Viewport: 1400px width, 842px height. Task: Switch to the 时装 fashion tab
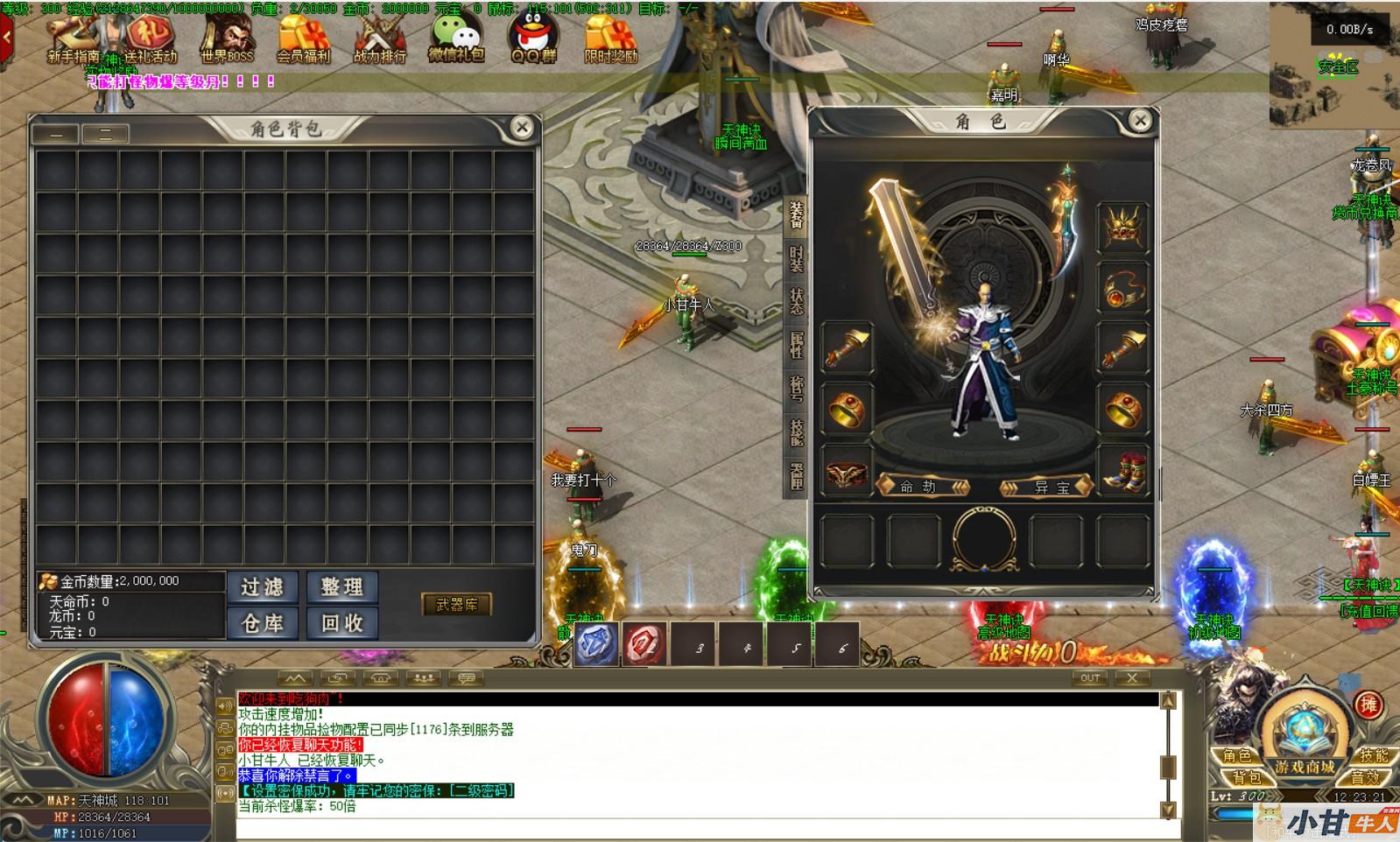[x=796, y=259]
